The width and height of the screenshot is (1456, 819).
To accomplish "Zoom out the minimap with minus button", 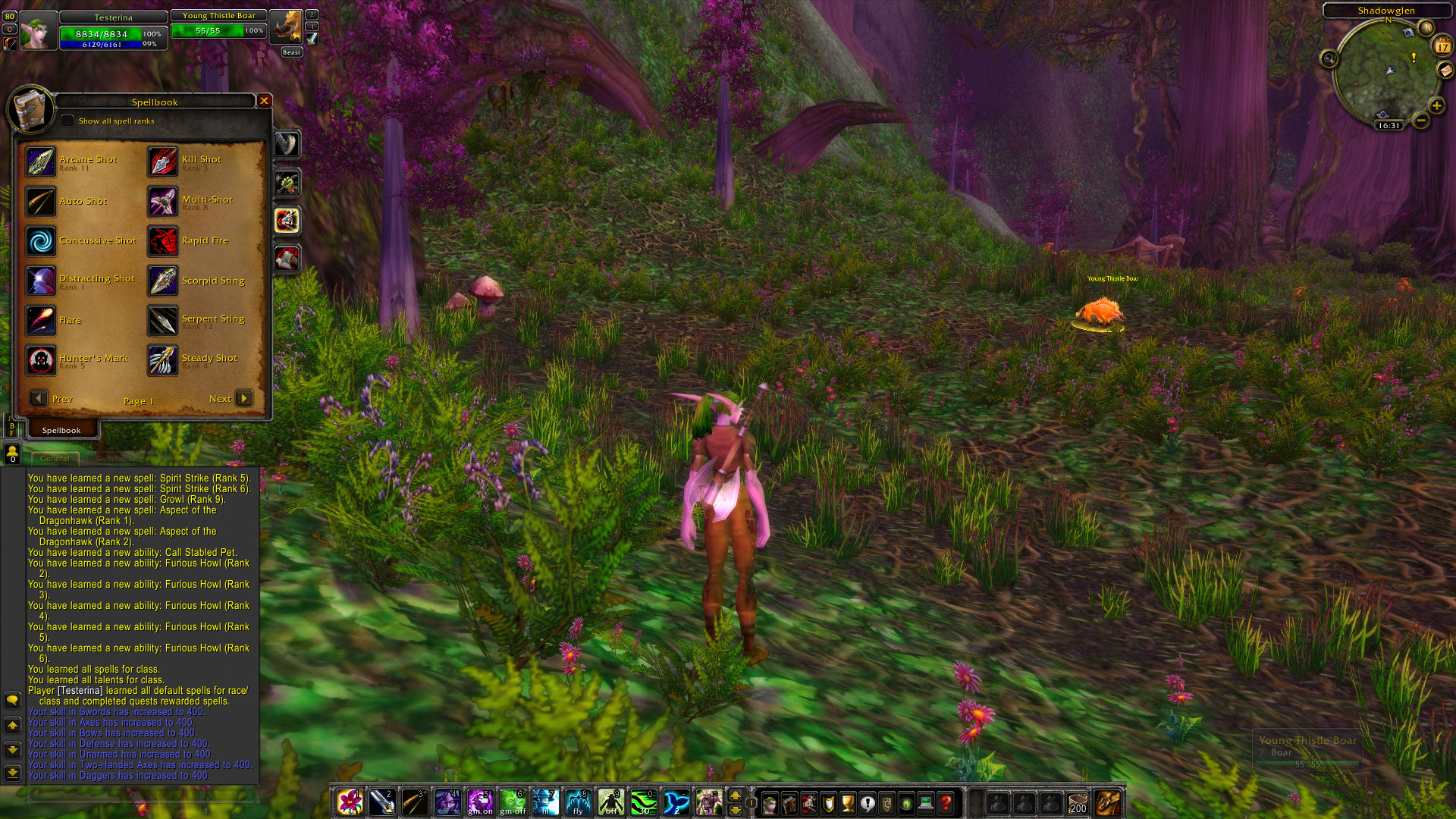I will pyautogui.click(x=1421, y=120).
